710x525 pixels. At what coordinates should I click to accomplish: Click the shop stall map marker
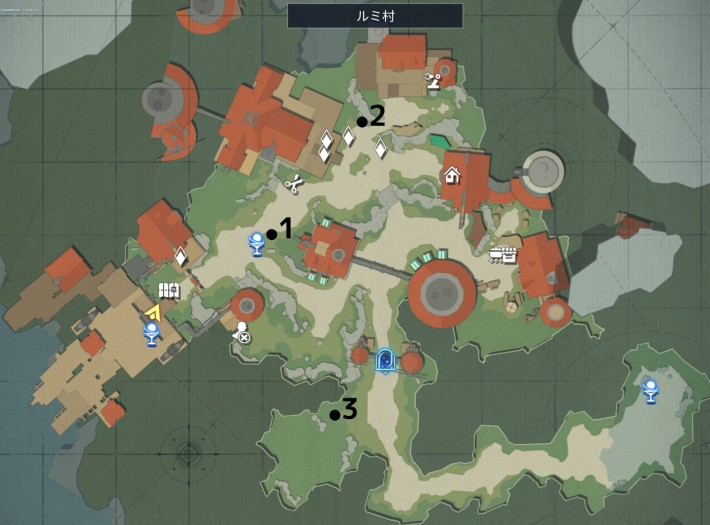(x=501, y=255)
